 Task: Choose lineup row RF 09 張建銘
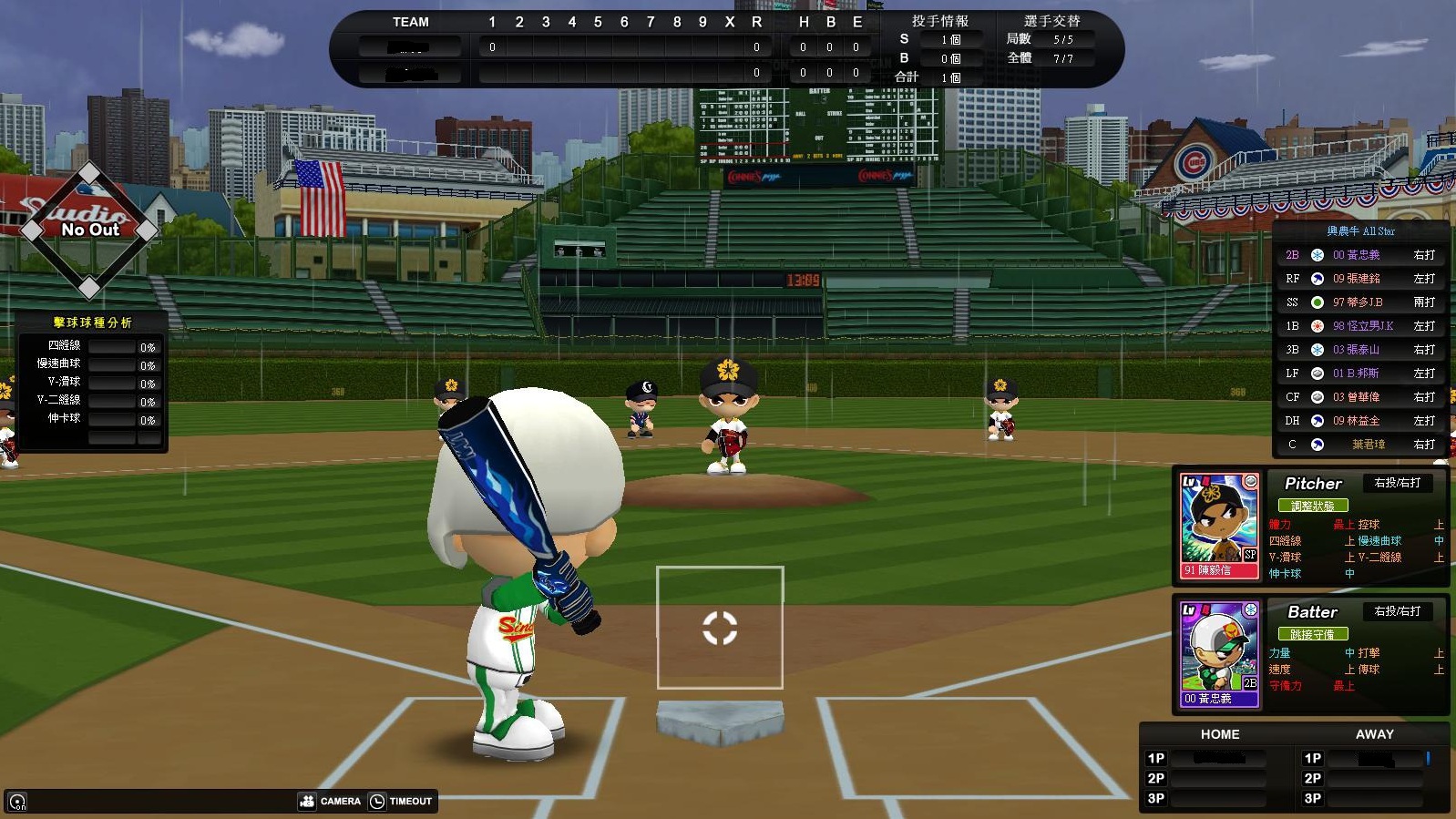1361,279
